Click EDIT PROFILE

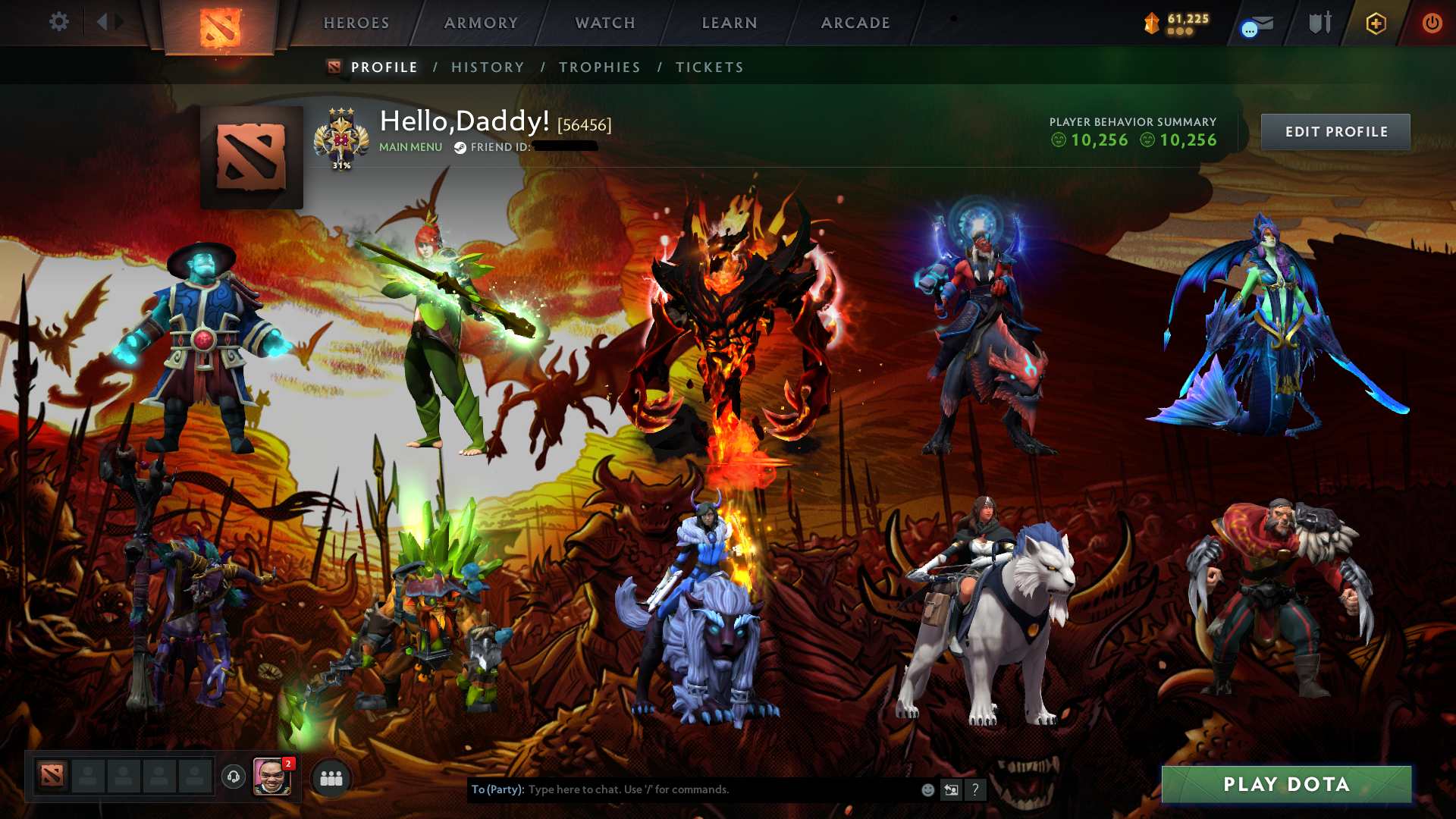(1335, 131)
